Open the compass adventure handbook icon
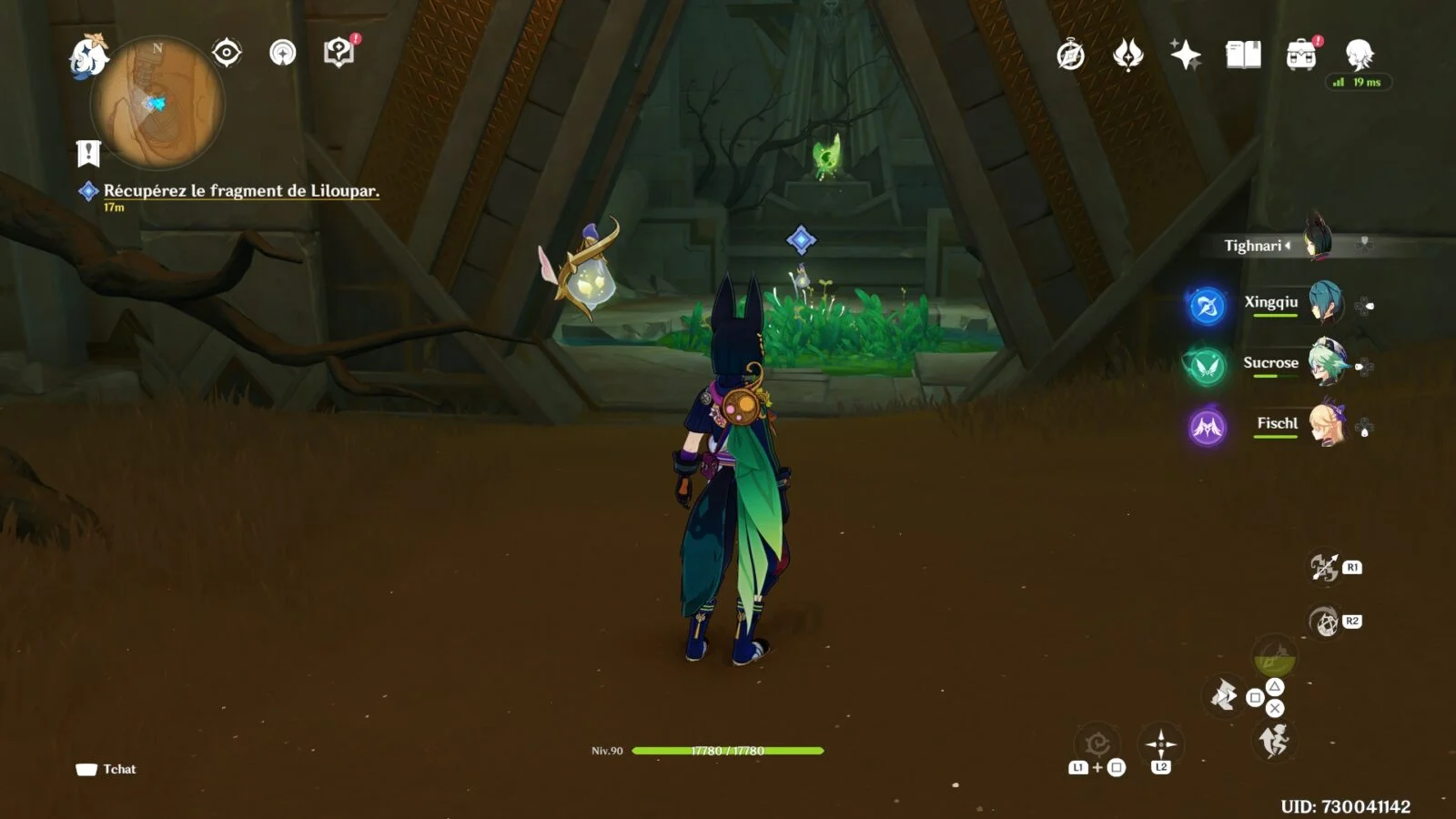The width and height of the screenshot is (1456, 819). click(1071, 56)
